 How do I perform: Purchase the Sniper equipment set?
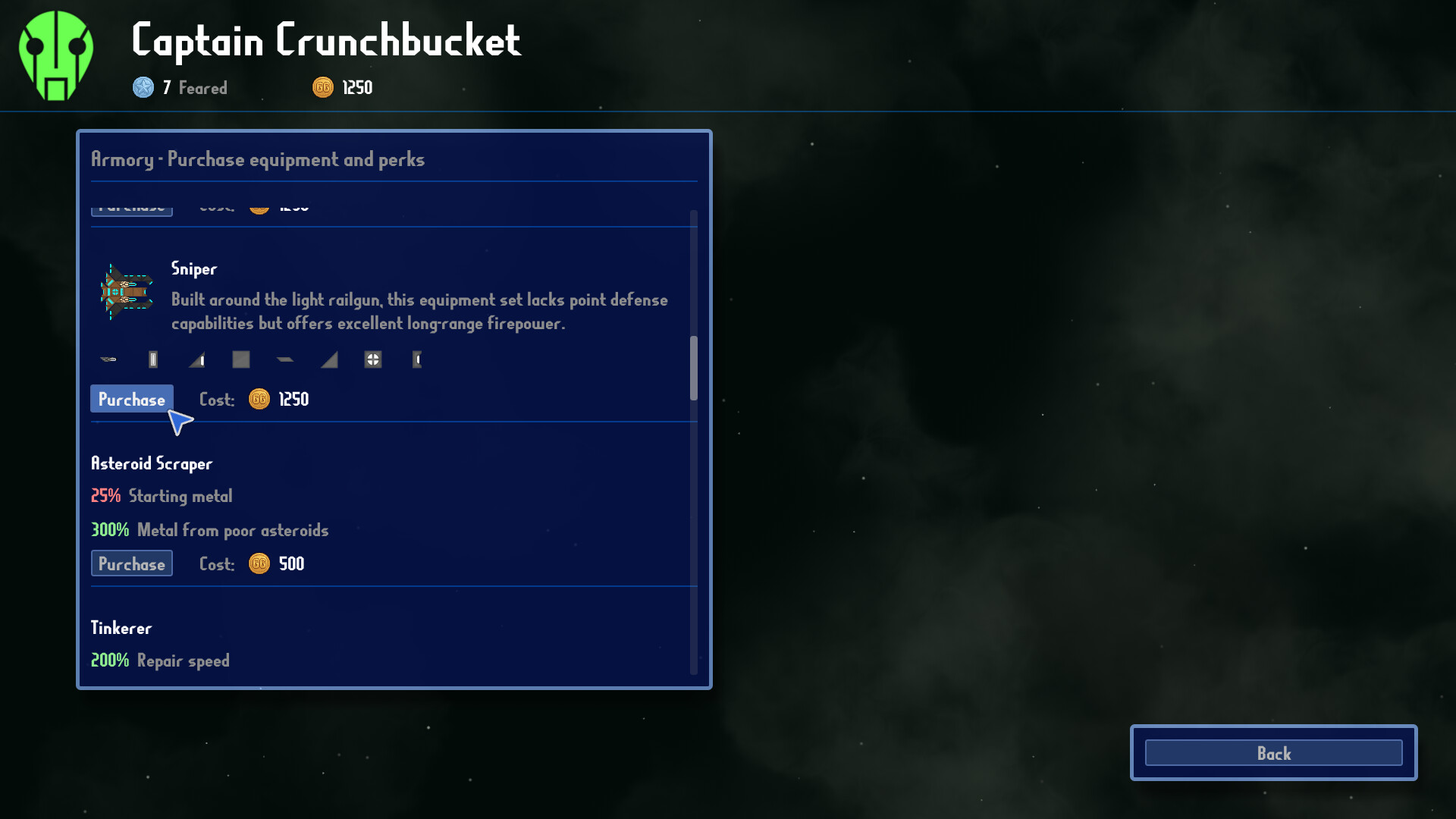tap(131, 399)
